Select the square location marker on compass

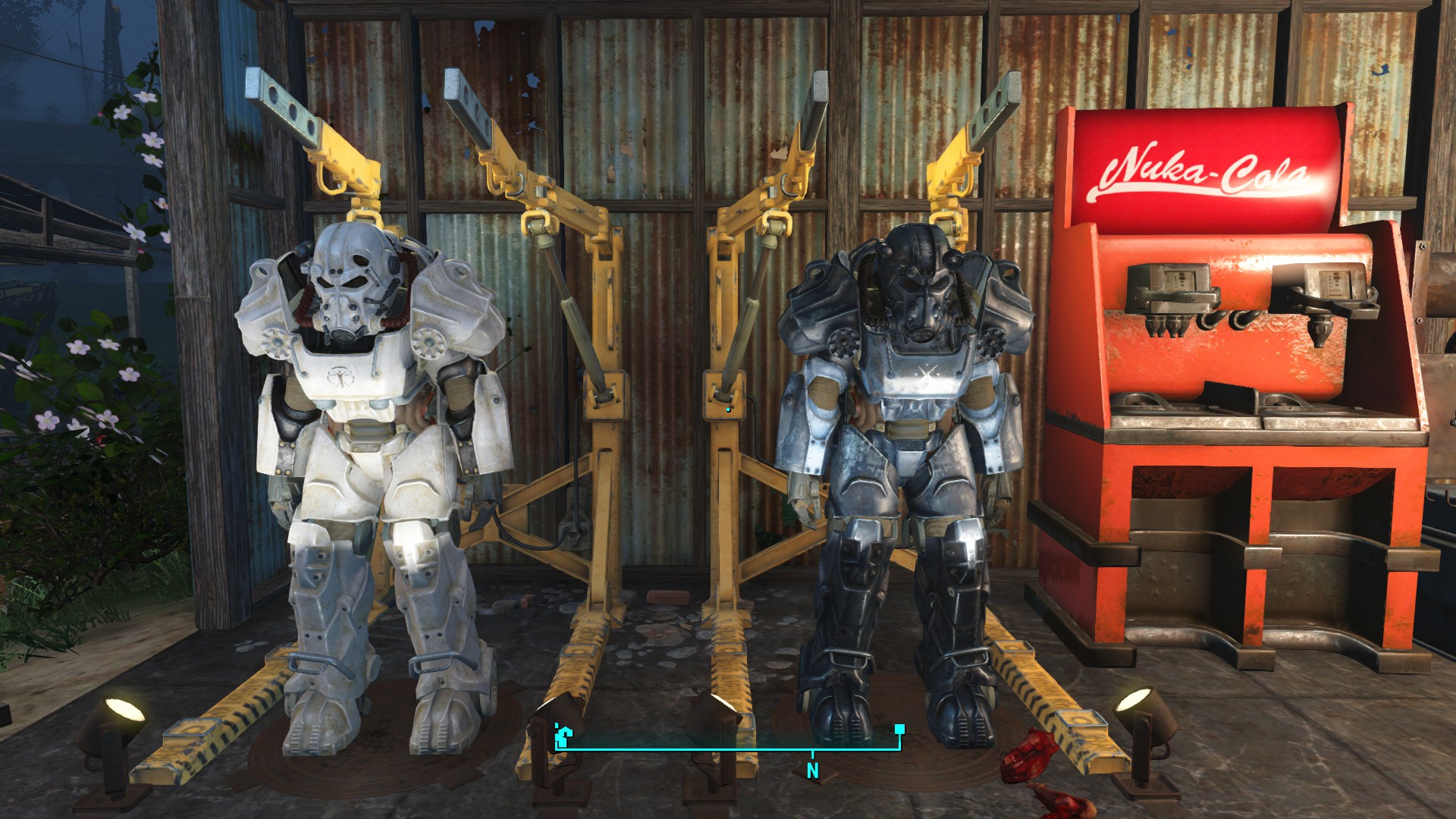[x=899, y=730]
